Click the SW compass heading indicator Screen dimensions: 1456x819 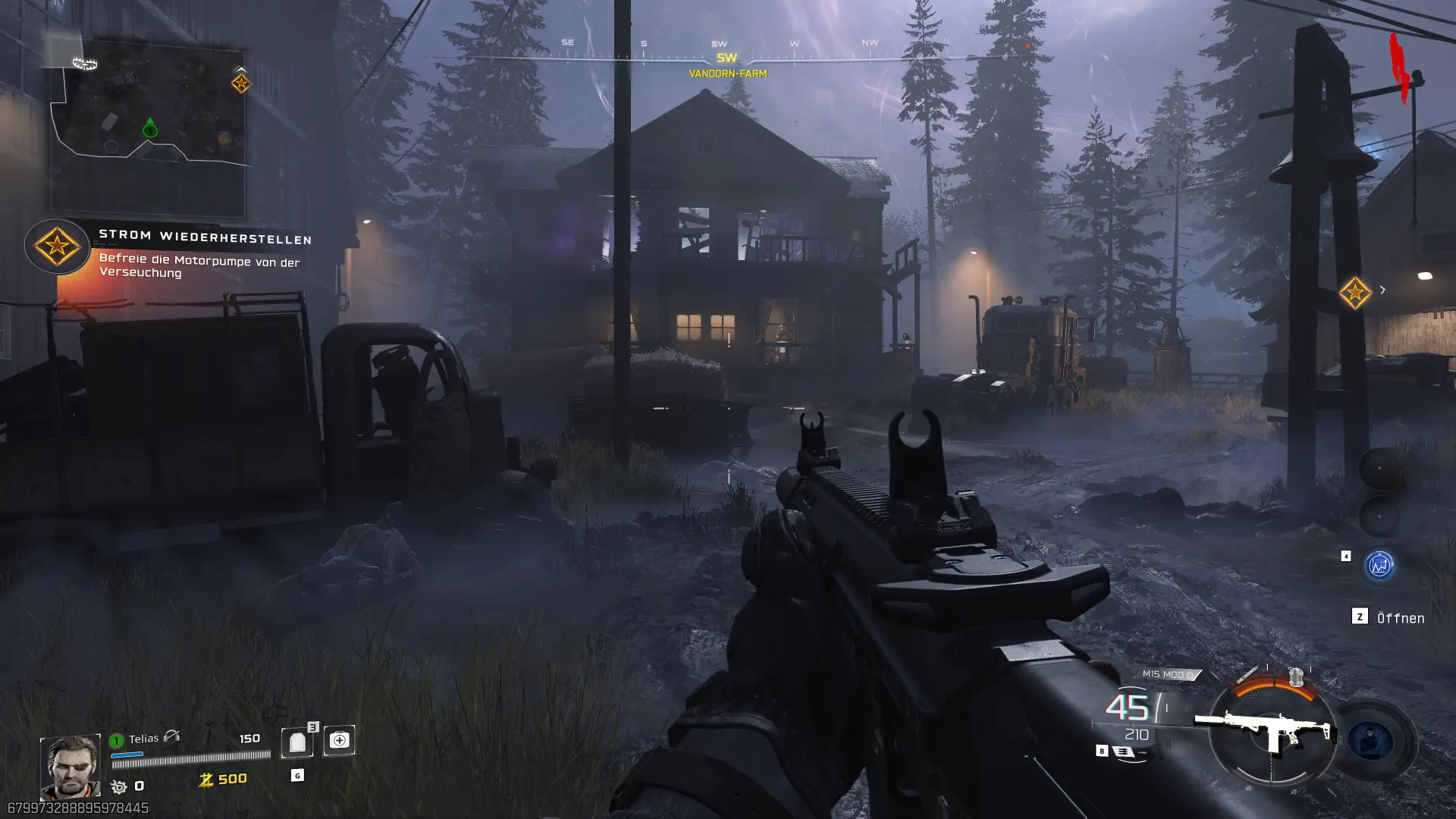point(726,58)
